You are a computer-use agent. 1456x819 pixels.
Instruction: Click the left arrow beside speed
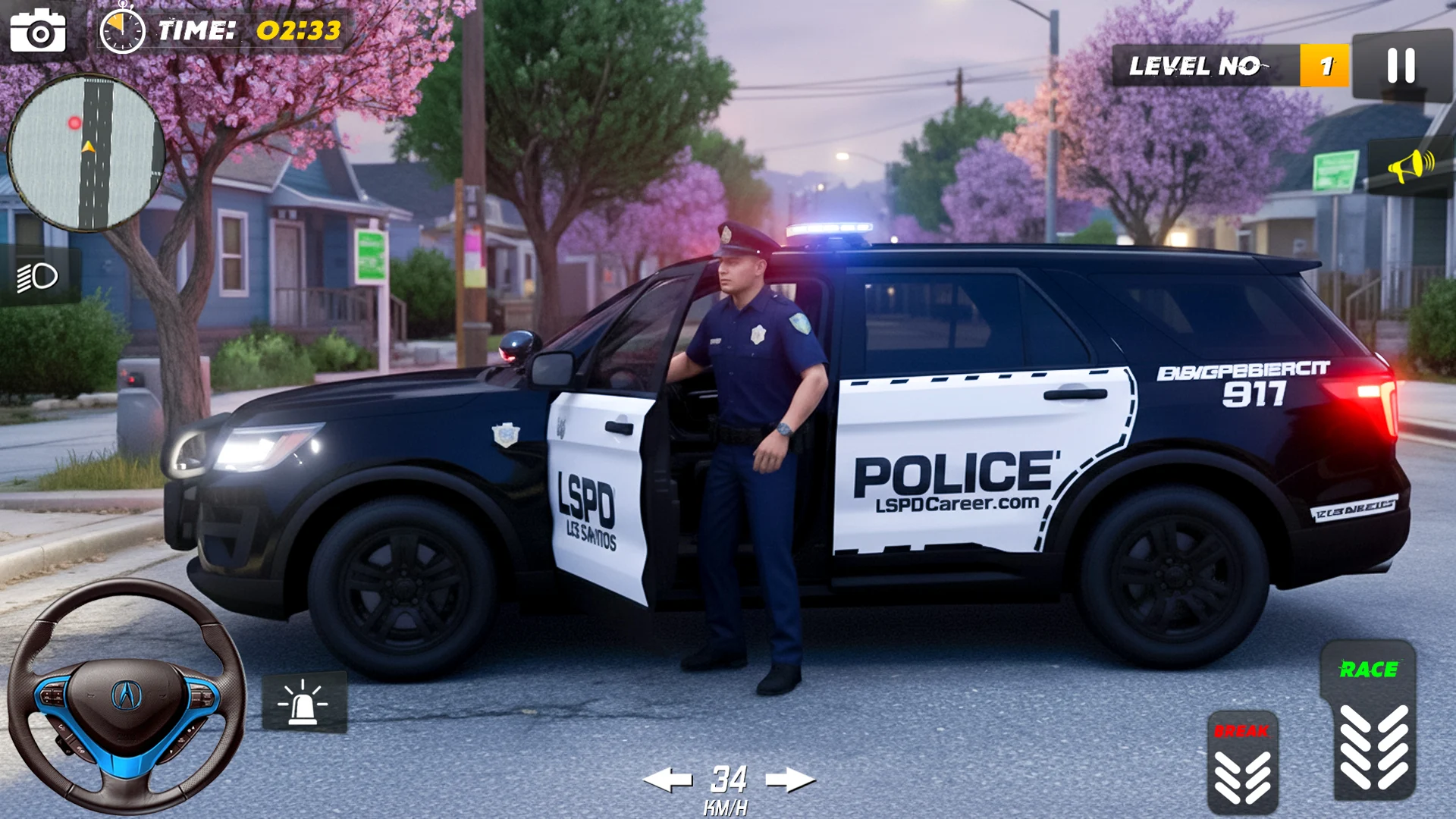(667, 779)
